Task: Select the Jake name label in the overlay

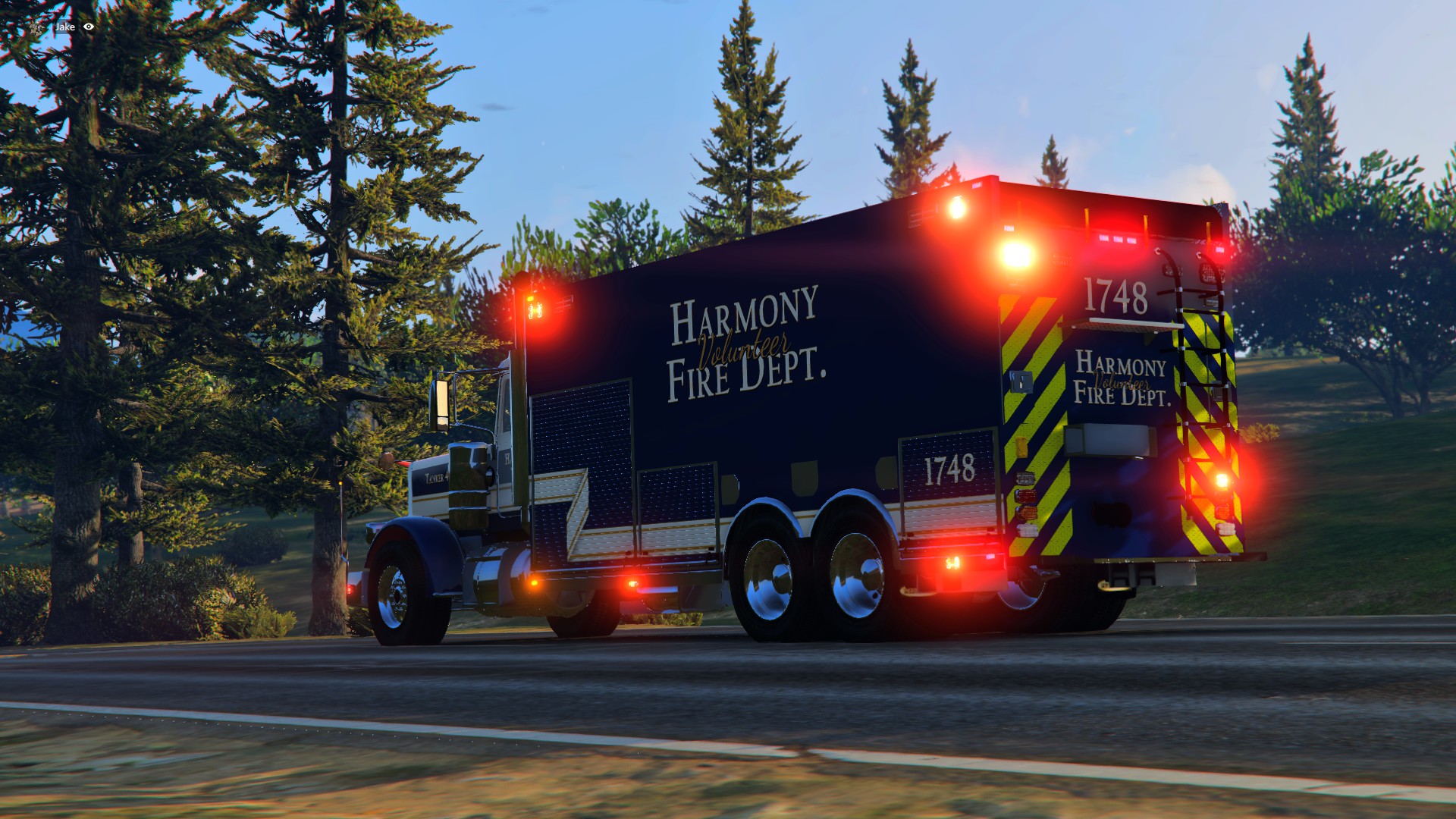Action: coord(65,27)
